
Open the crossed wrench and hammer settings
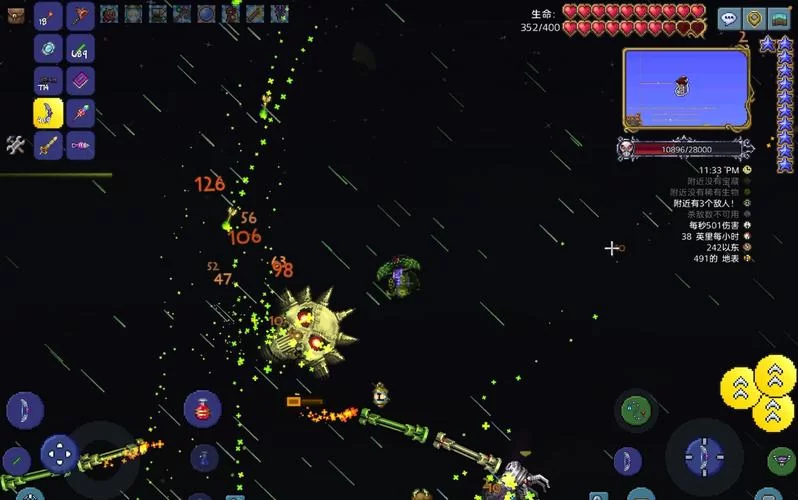pos(15,145)
